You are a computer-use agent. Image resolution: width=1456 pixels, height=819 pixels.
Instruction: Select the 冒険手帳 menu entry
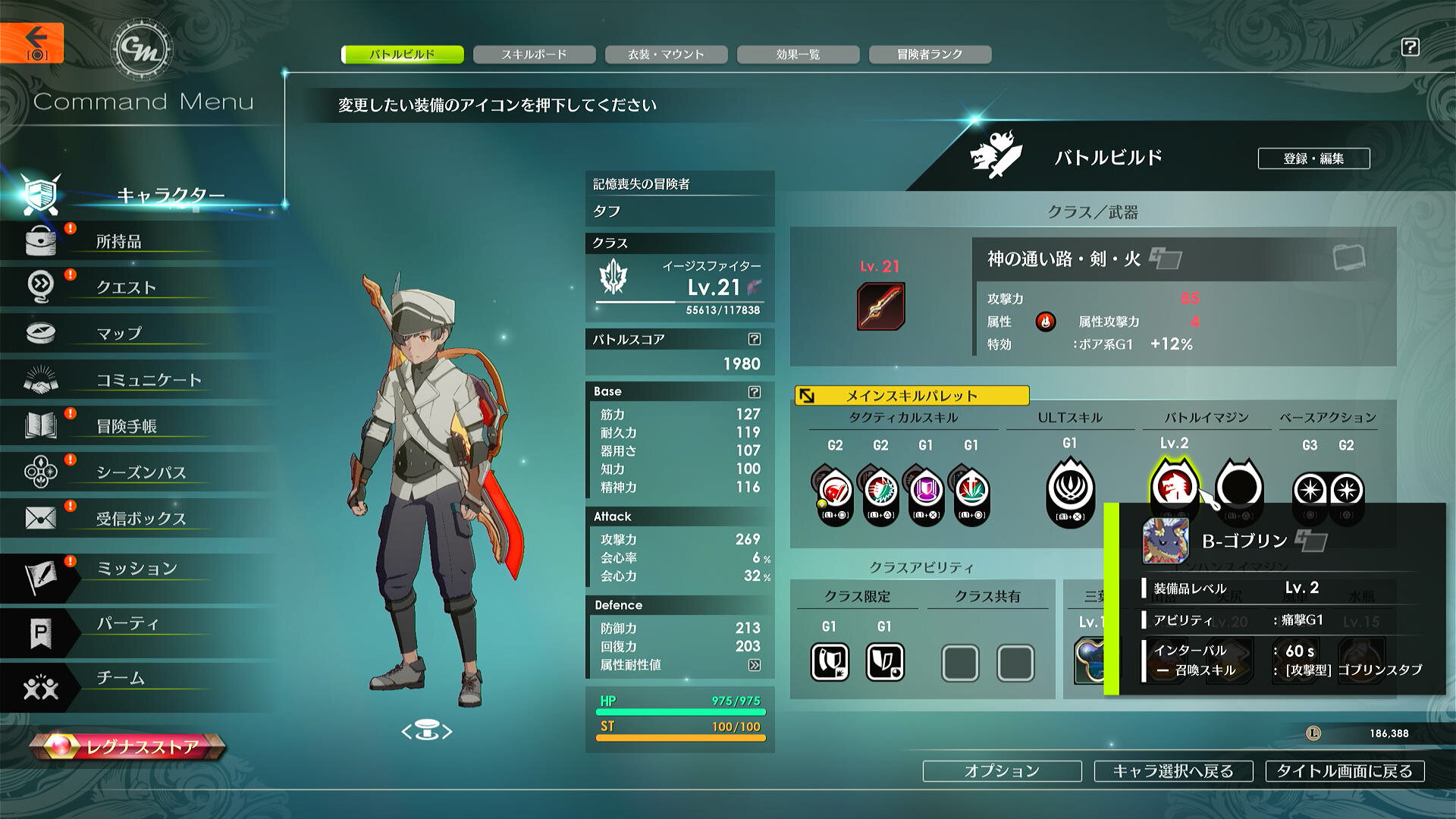click(127, 426)
